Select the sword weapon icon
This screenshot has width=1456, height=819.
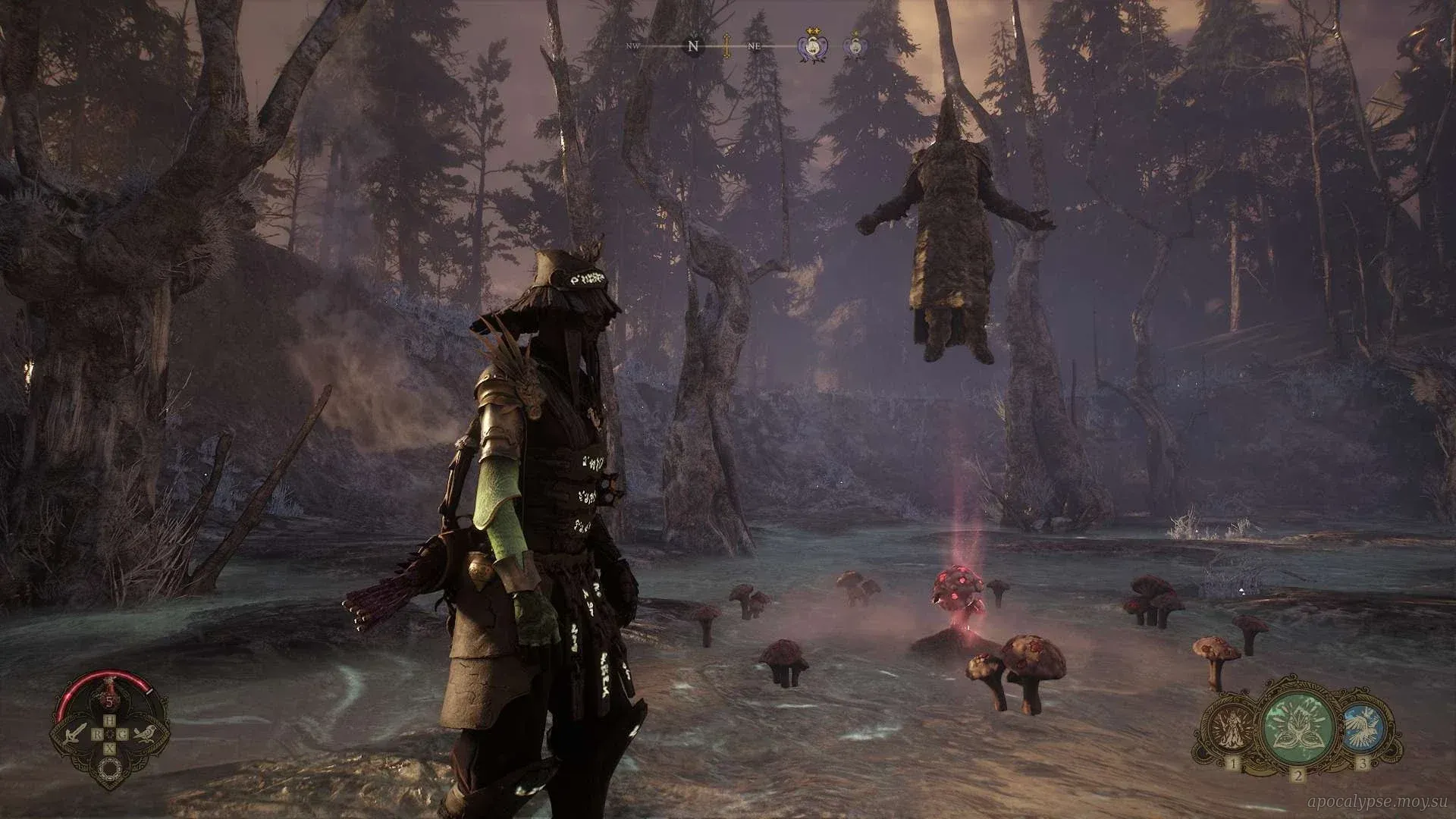77,733
